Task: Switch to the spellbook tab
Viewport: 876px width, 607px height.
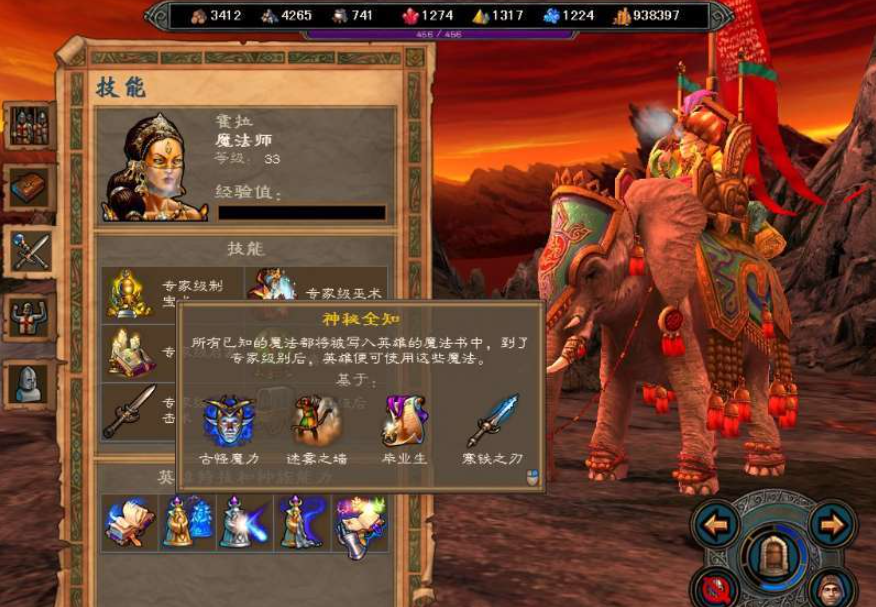Action: [29, 187]
